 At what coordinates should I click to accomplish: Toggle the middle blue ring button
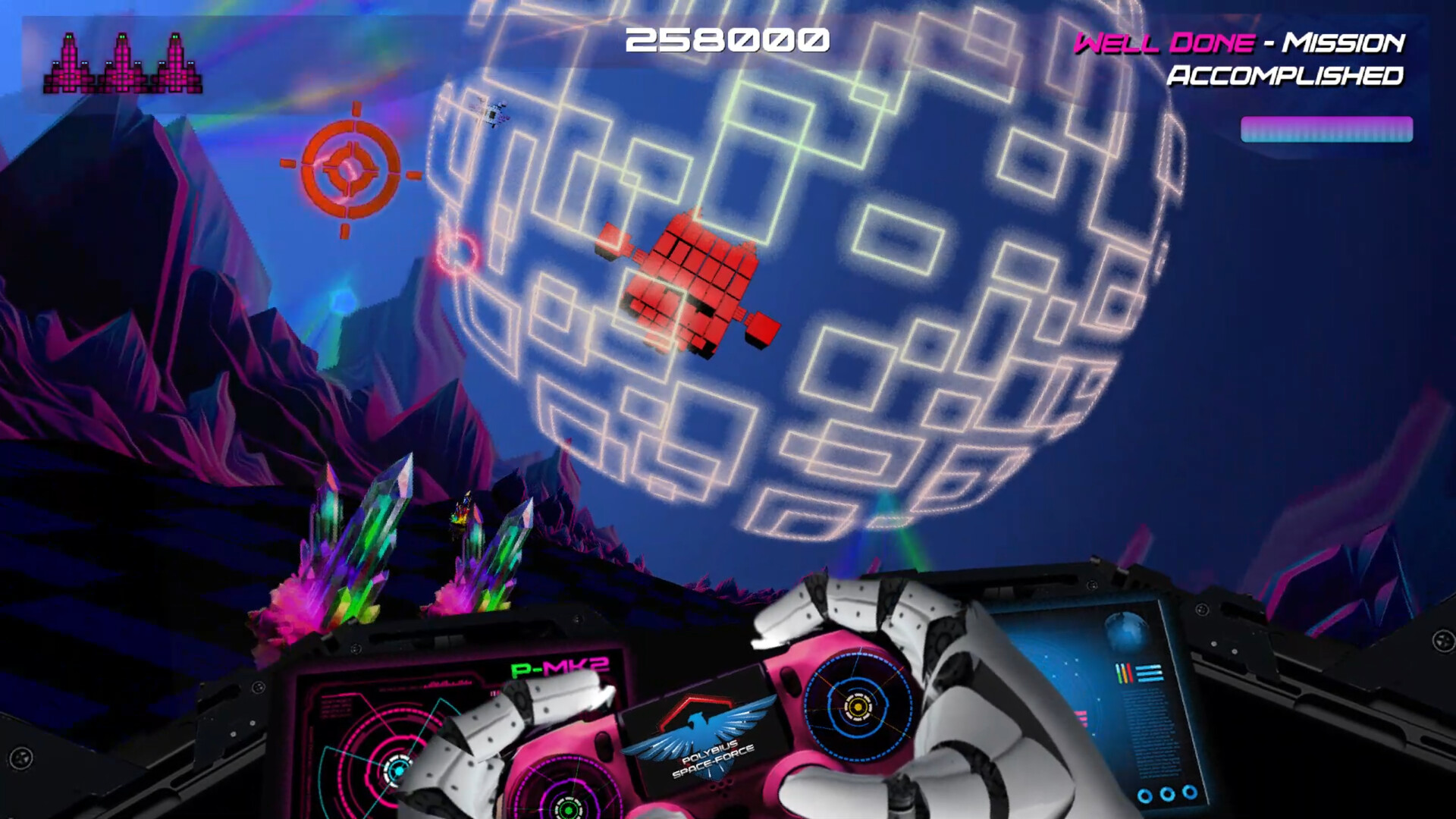click(x=1167, y=794)
